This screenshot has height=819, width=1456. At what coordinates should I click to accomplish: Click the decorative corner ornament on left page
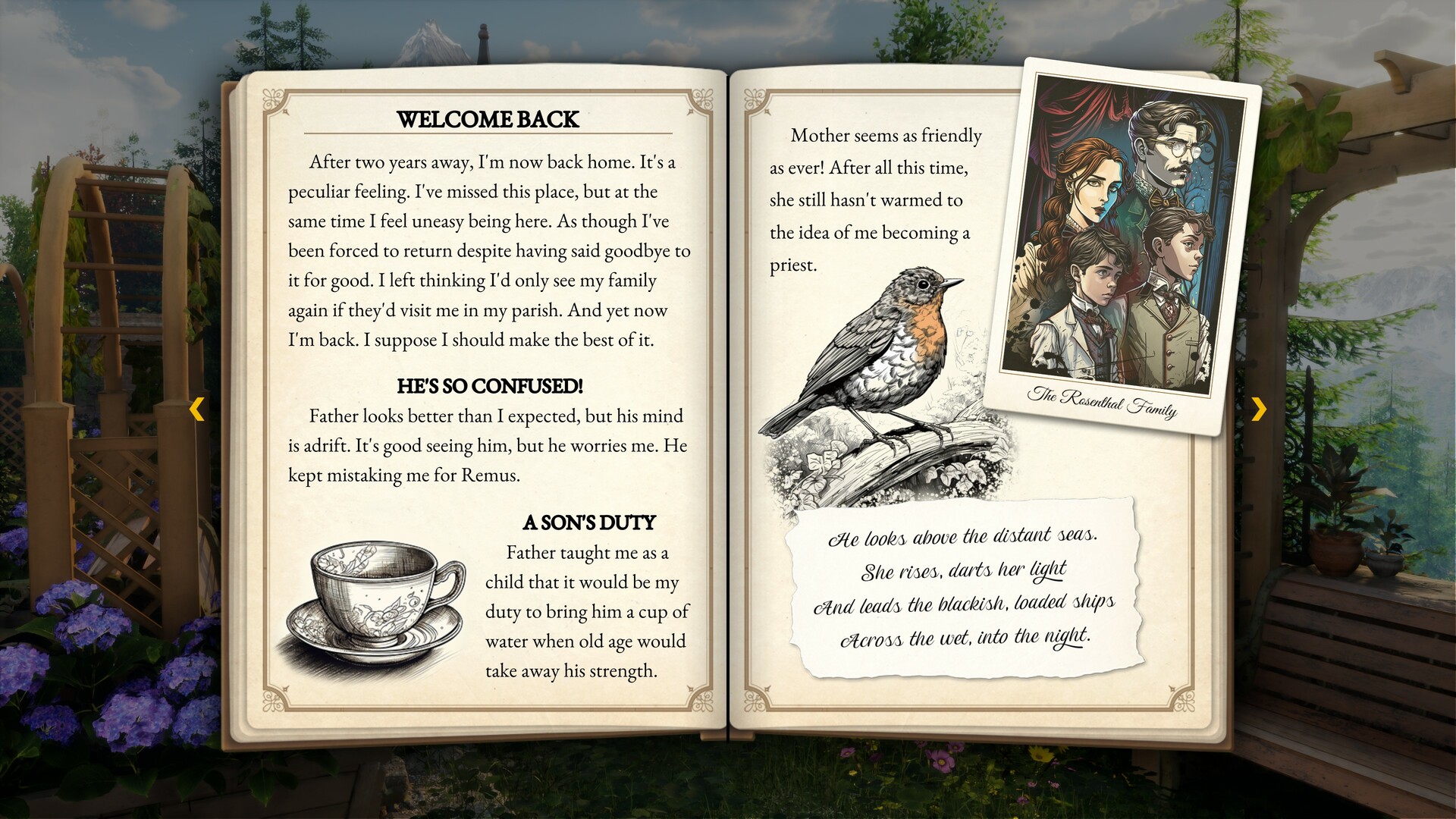click(273, 99)
